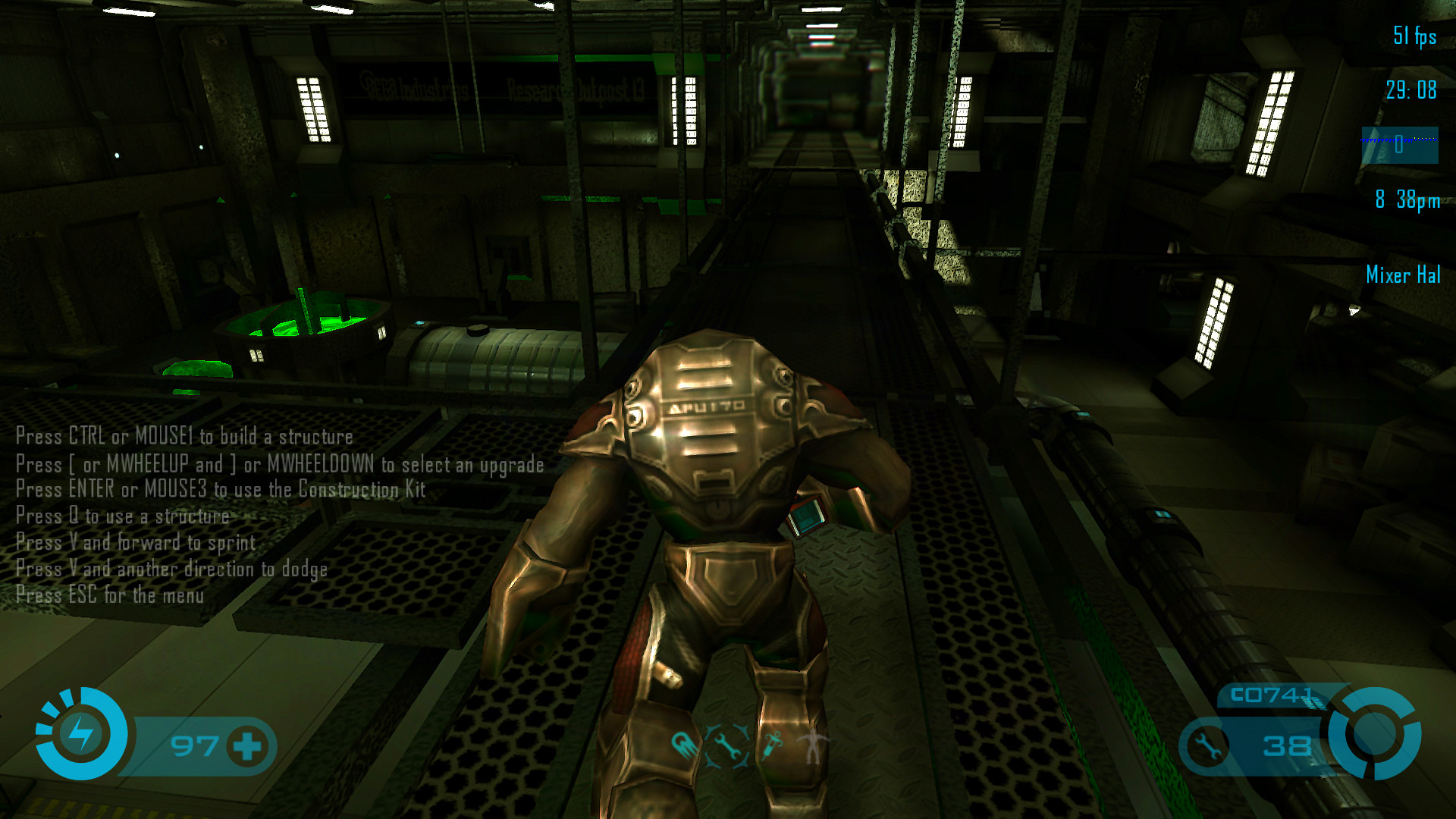Click the blue lag graph box
This screenshot has width=1456, height=819.
[x=1400, y=145]
